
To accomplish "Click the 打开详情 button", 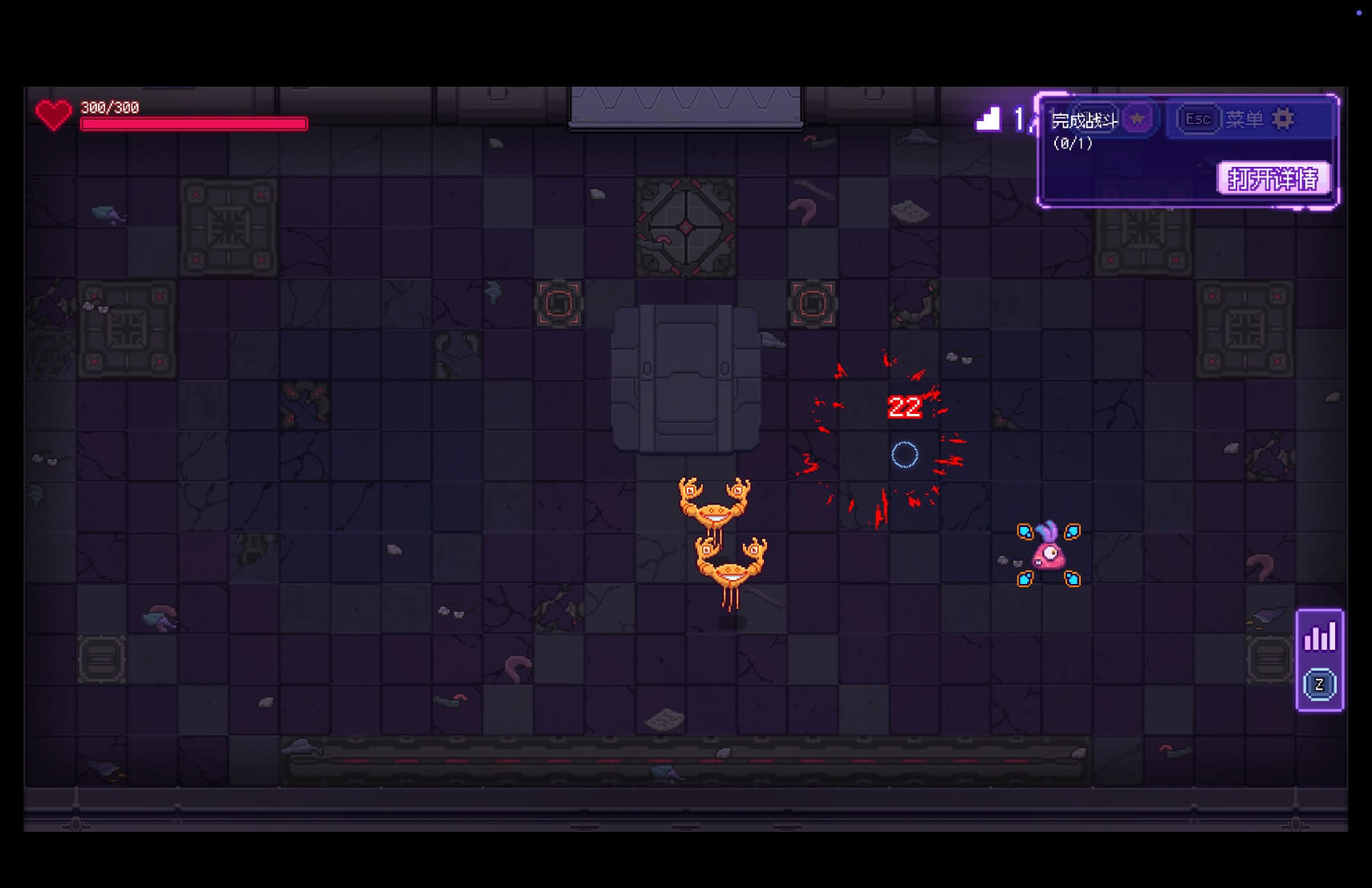I will click(x=1273, y=178).
